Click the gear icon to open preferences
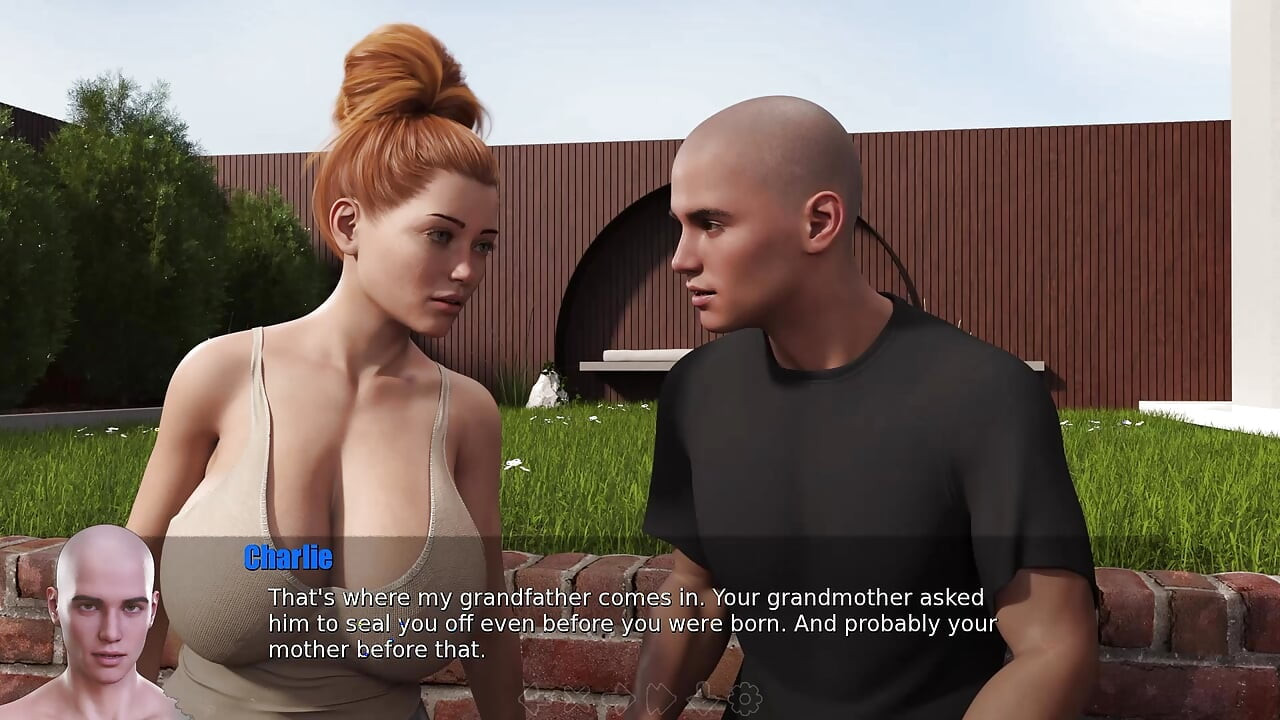 coord(743,697)
